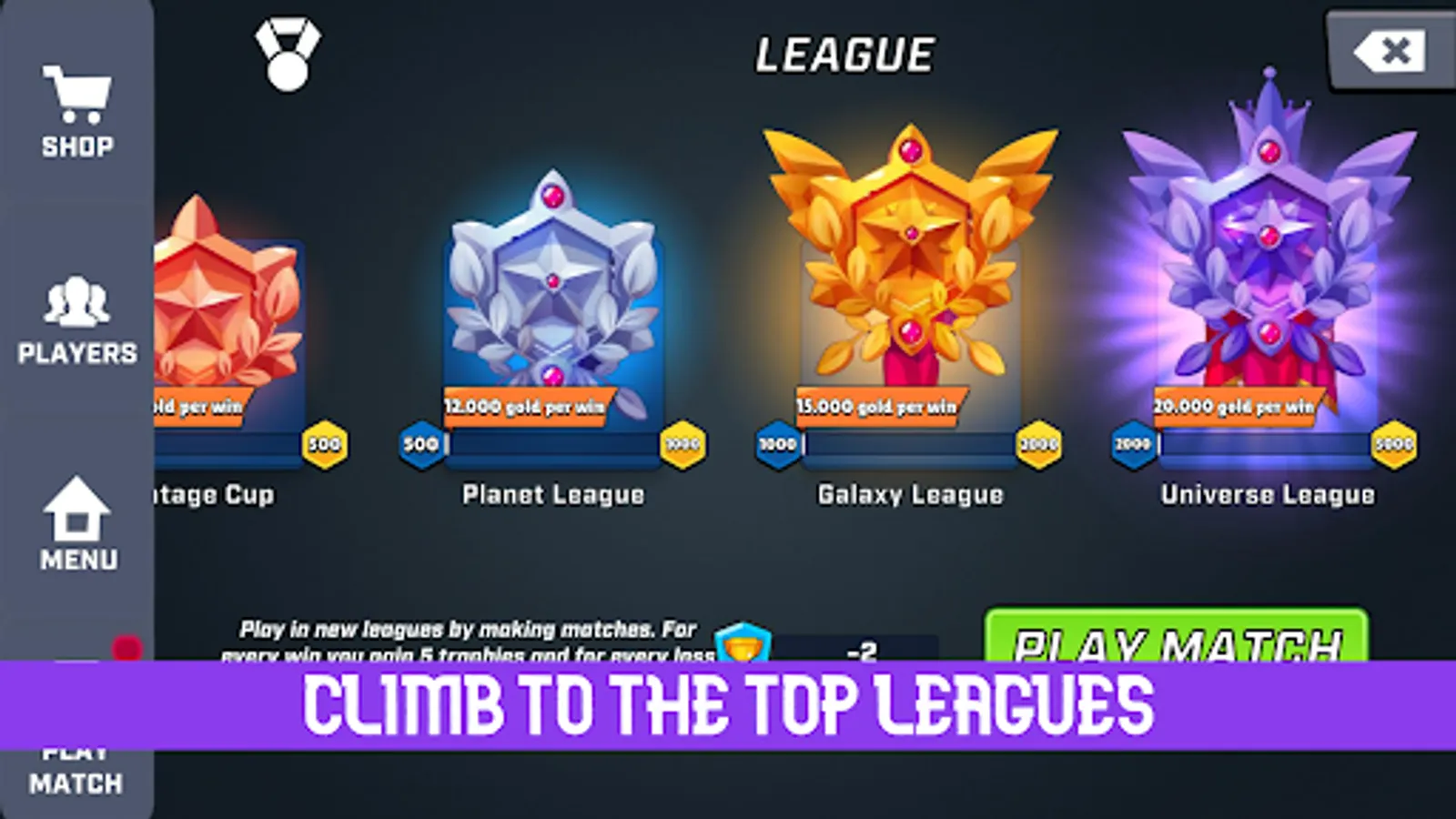Click the 5000 trophy hexagon on Universe League
The image size is (1456, 819).
[x=1396, y=443]
